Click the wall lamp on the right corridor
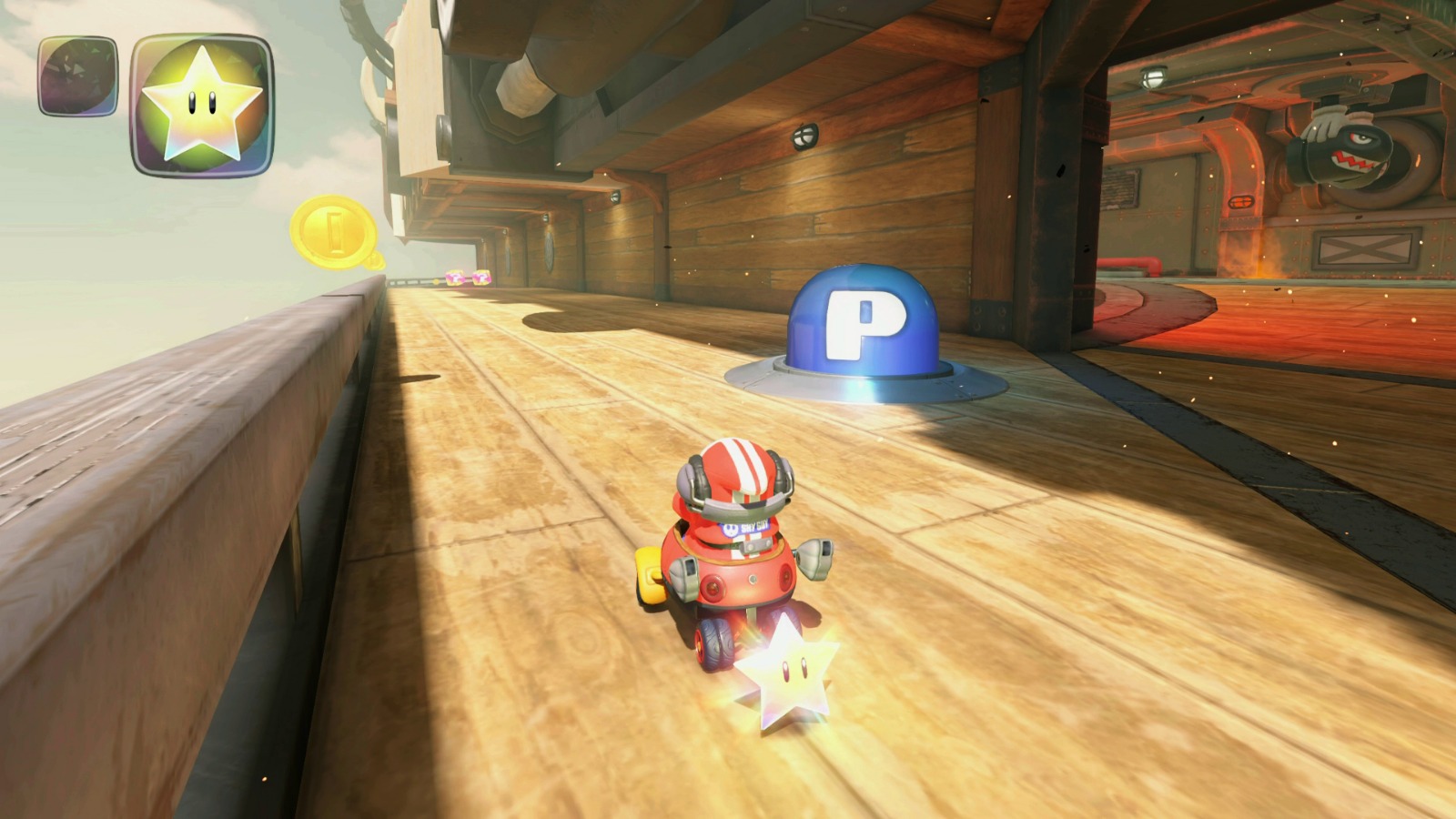Screen dimensions: 1456x819 coord(1153,76)
